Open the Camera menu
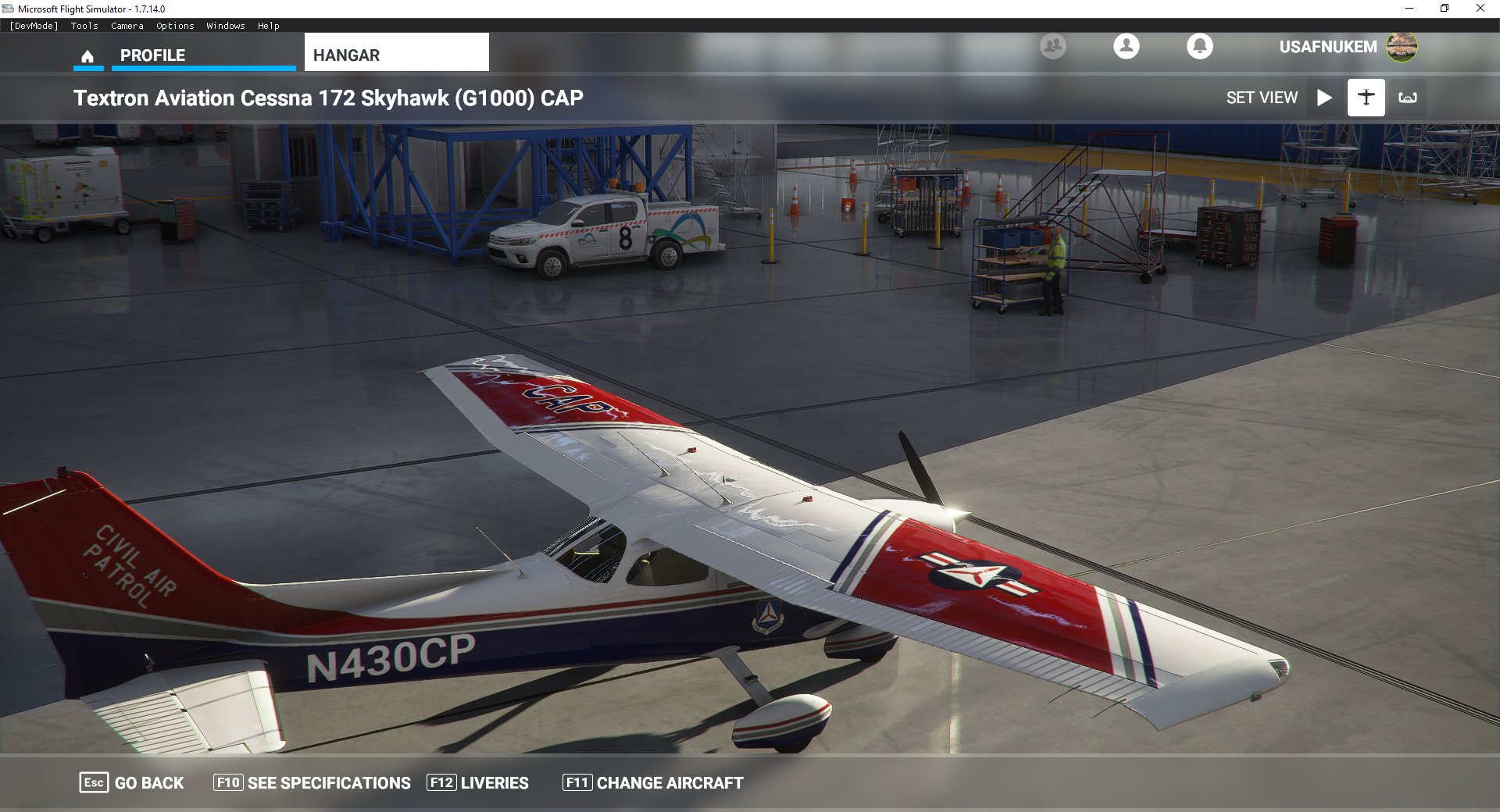The height and width of the screenshot is (812, 1500). (x=127, y=26)
